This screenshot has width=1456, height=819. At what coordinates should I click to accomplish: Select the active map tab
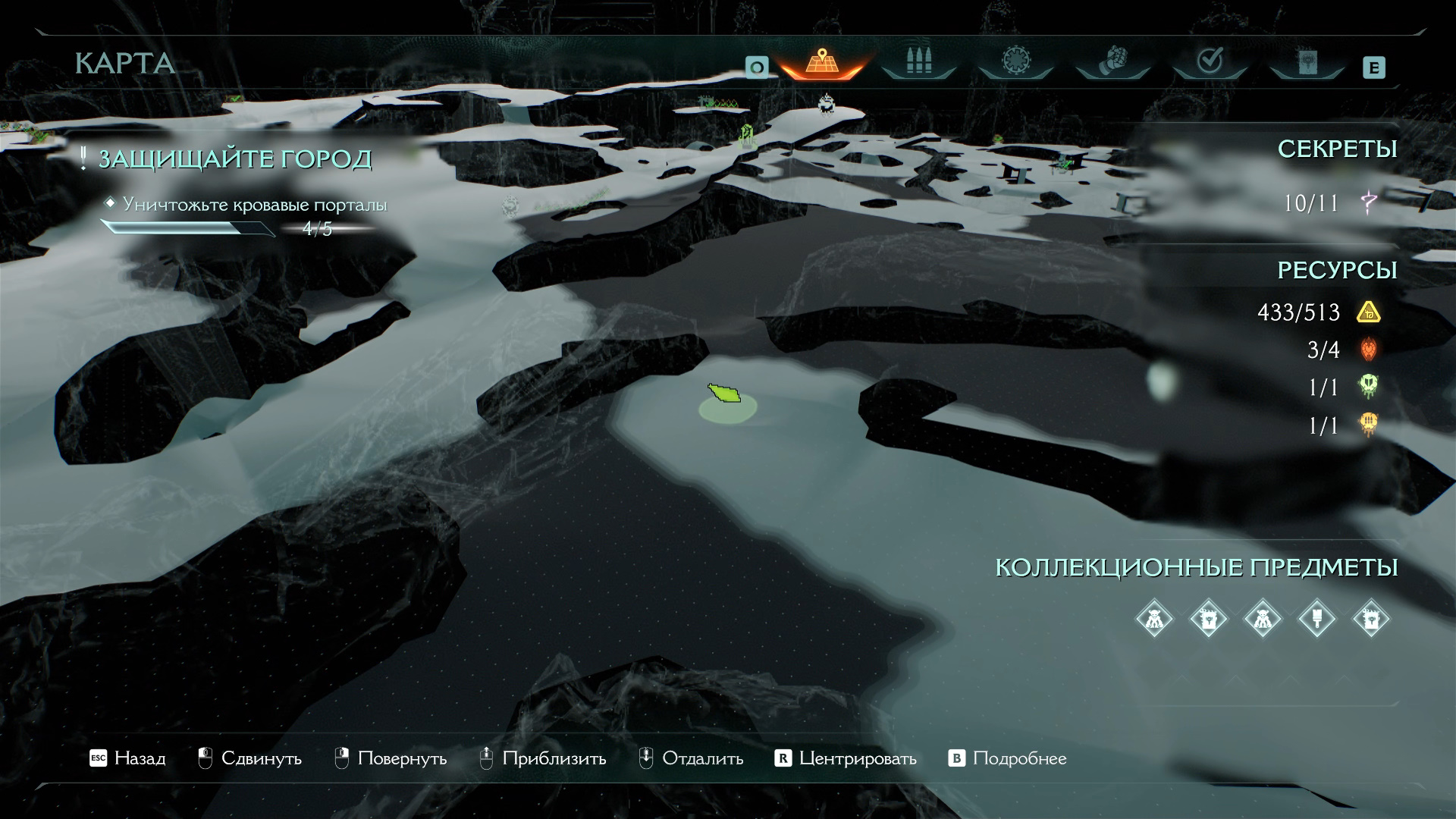pyautogui.click(x=822, y=62)
